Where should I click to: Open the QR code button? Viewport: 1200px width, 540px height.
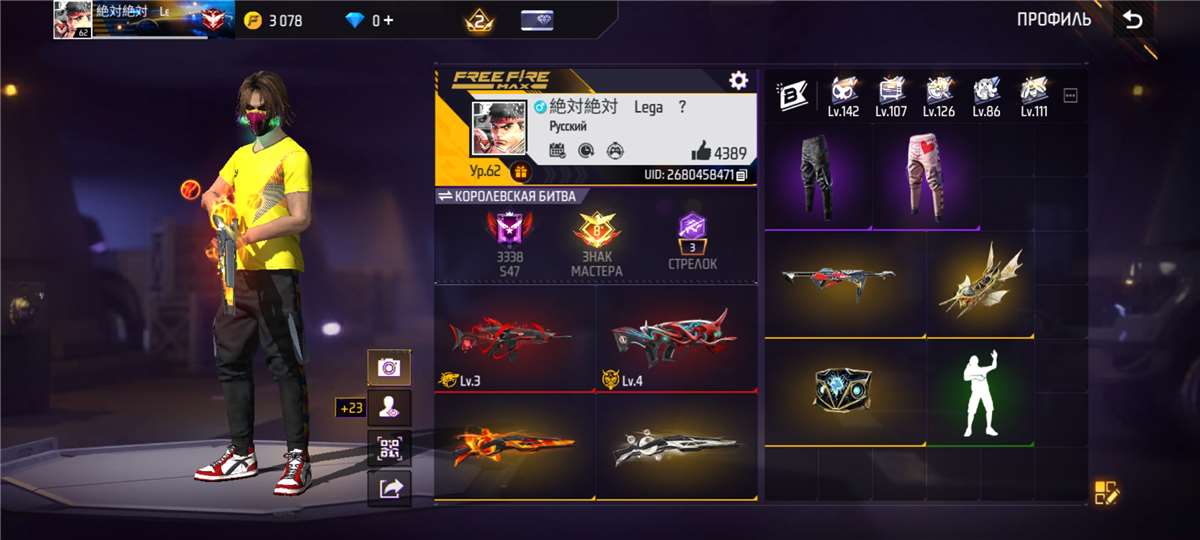pos(389,448)
